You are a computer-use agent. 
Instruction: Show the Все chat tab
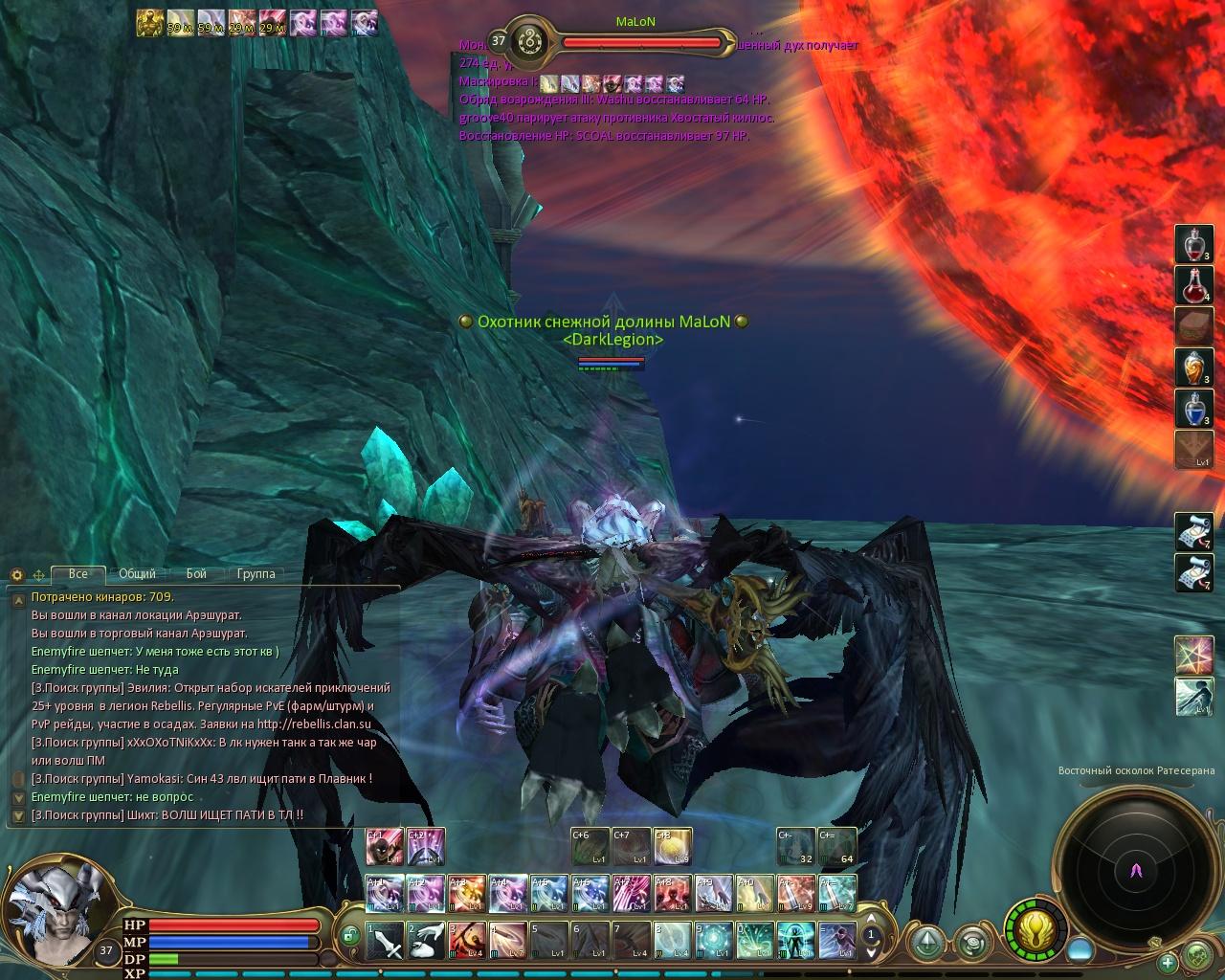click(78, 574)
